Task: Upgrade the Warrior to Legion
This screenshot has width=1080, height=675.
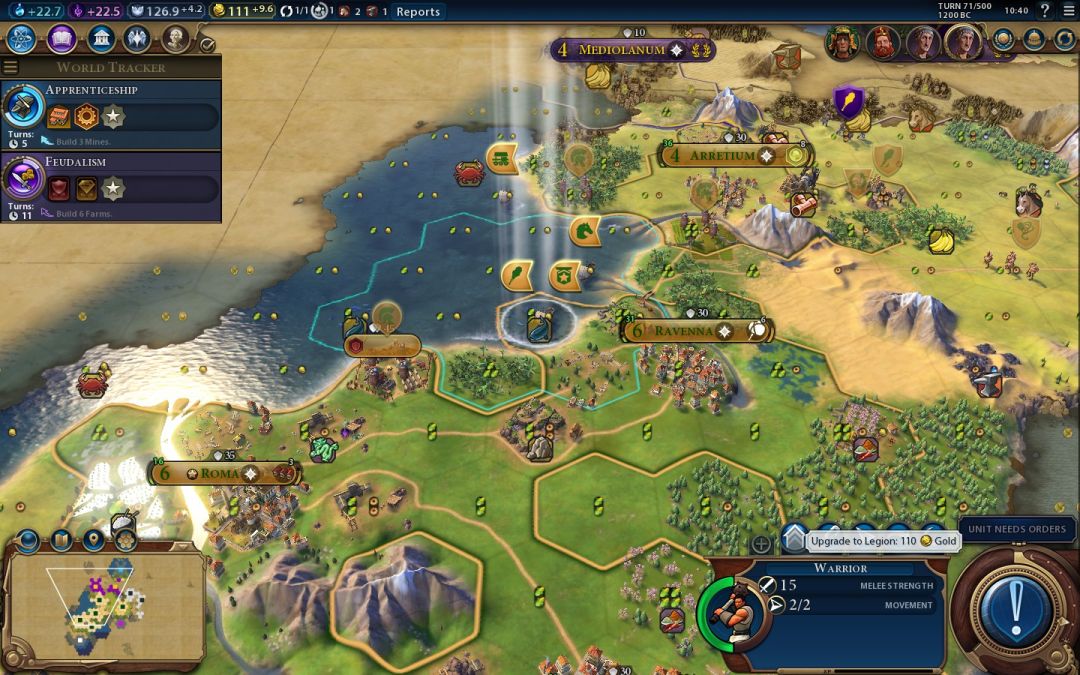Action: pos(794,539)
